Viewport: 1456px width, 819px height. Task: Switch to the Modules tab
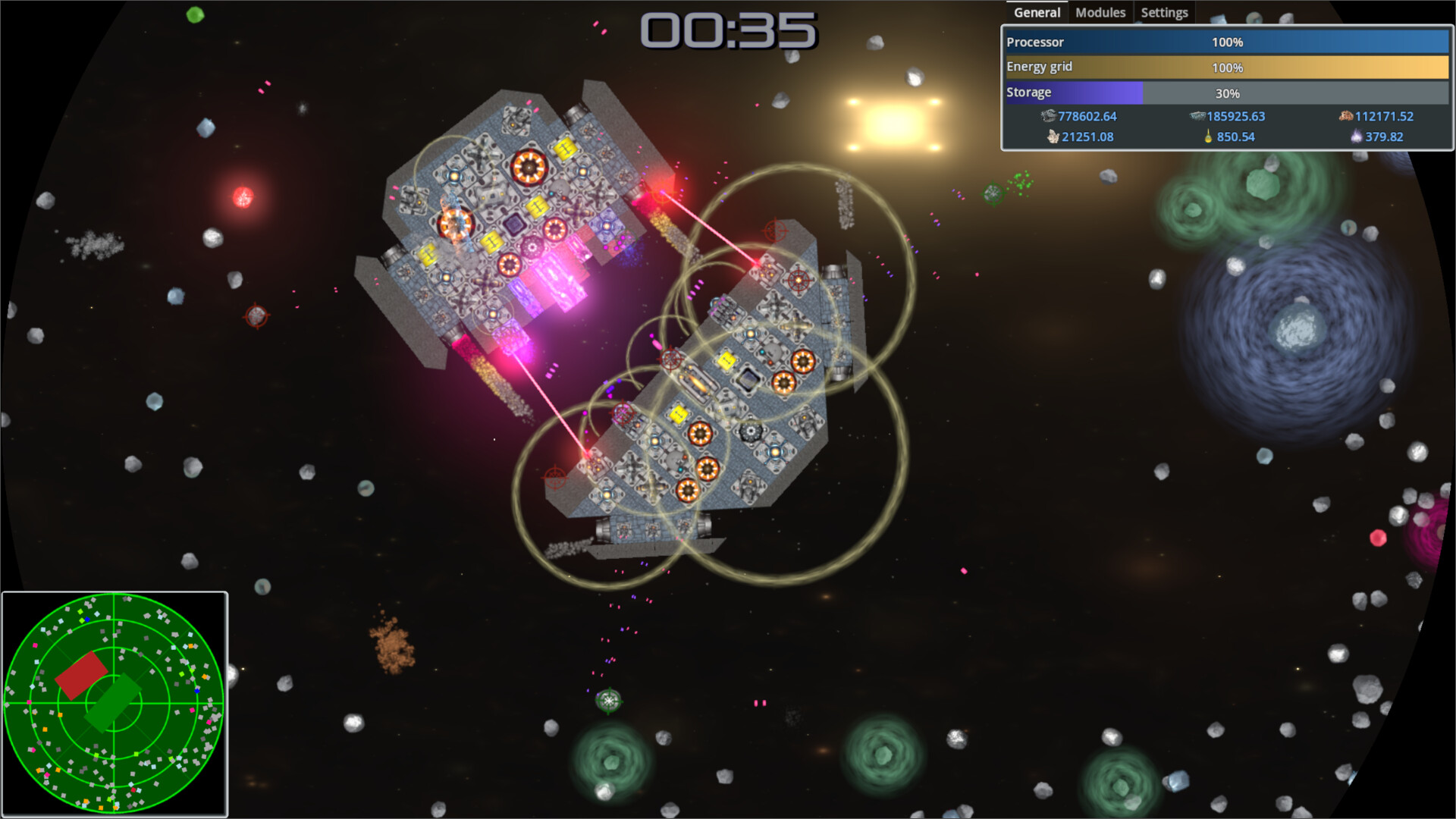click(x=1100, y=12)
